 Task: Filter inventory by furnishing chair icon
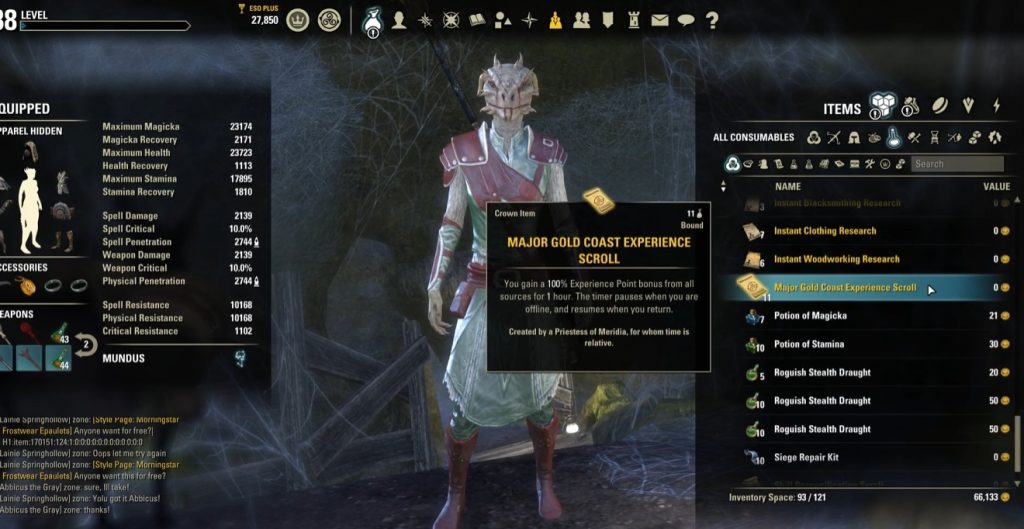point(934,137)
